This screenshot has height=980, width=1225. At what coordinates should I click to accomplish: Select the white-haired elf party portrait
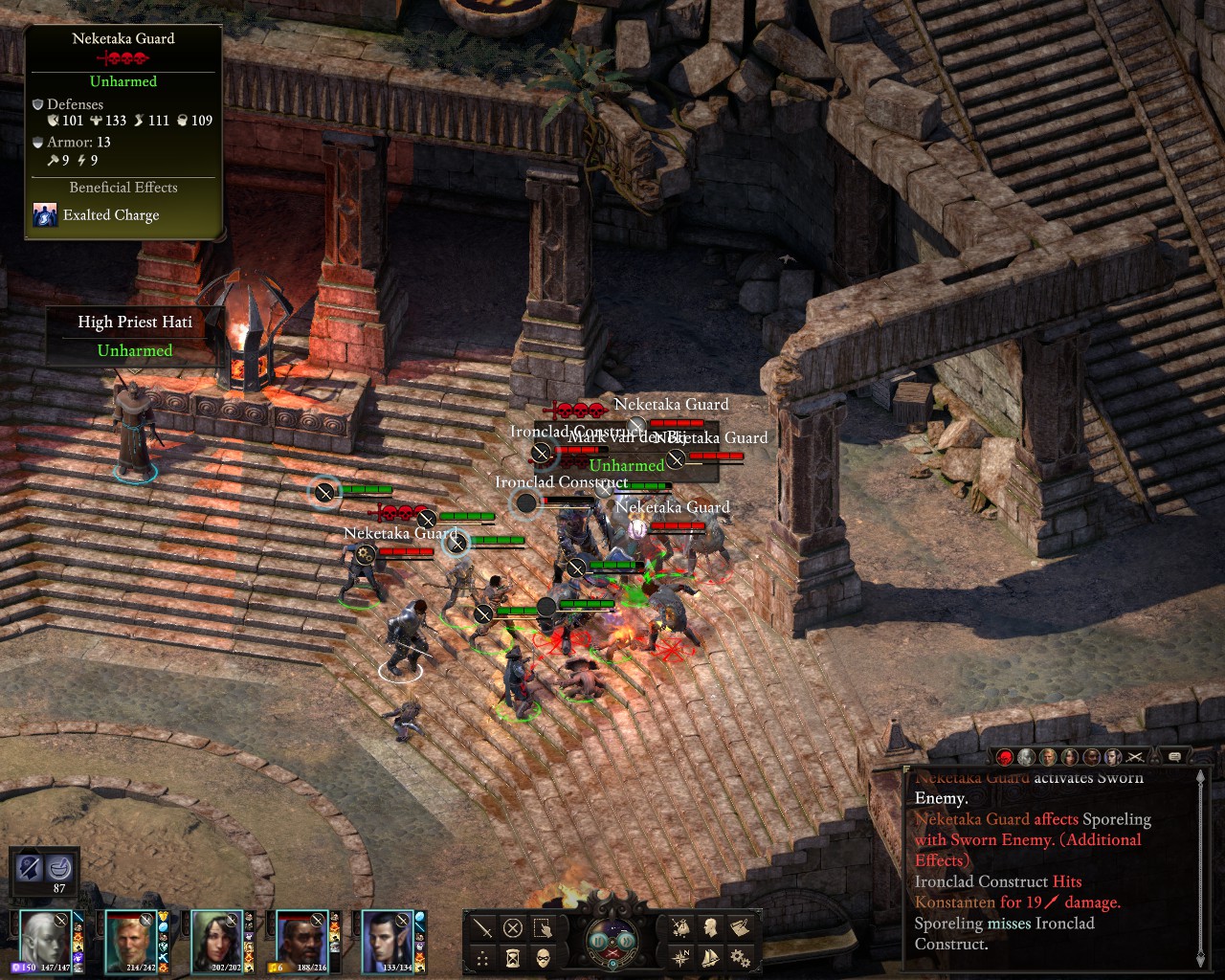46,939
